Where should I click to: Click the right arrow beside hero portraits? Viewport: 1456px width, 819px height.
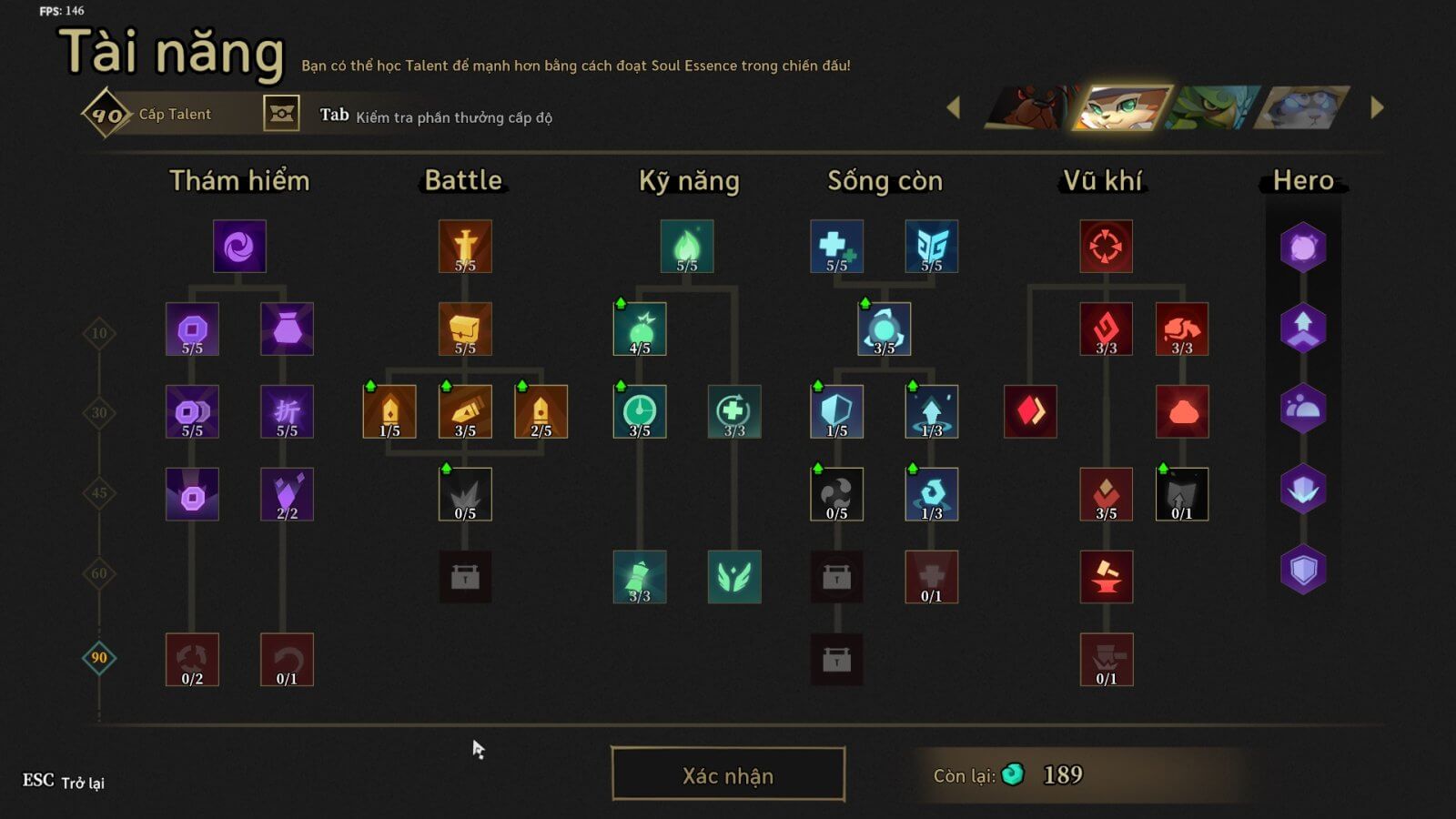point(1377,107)
